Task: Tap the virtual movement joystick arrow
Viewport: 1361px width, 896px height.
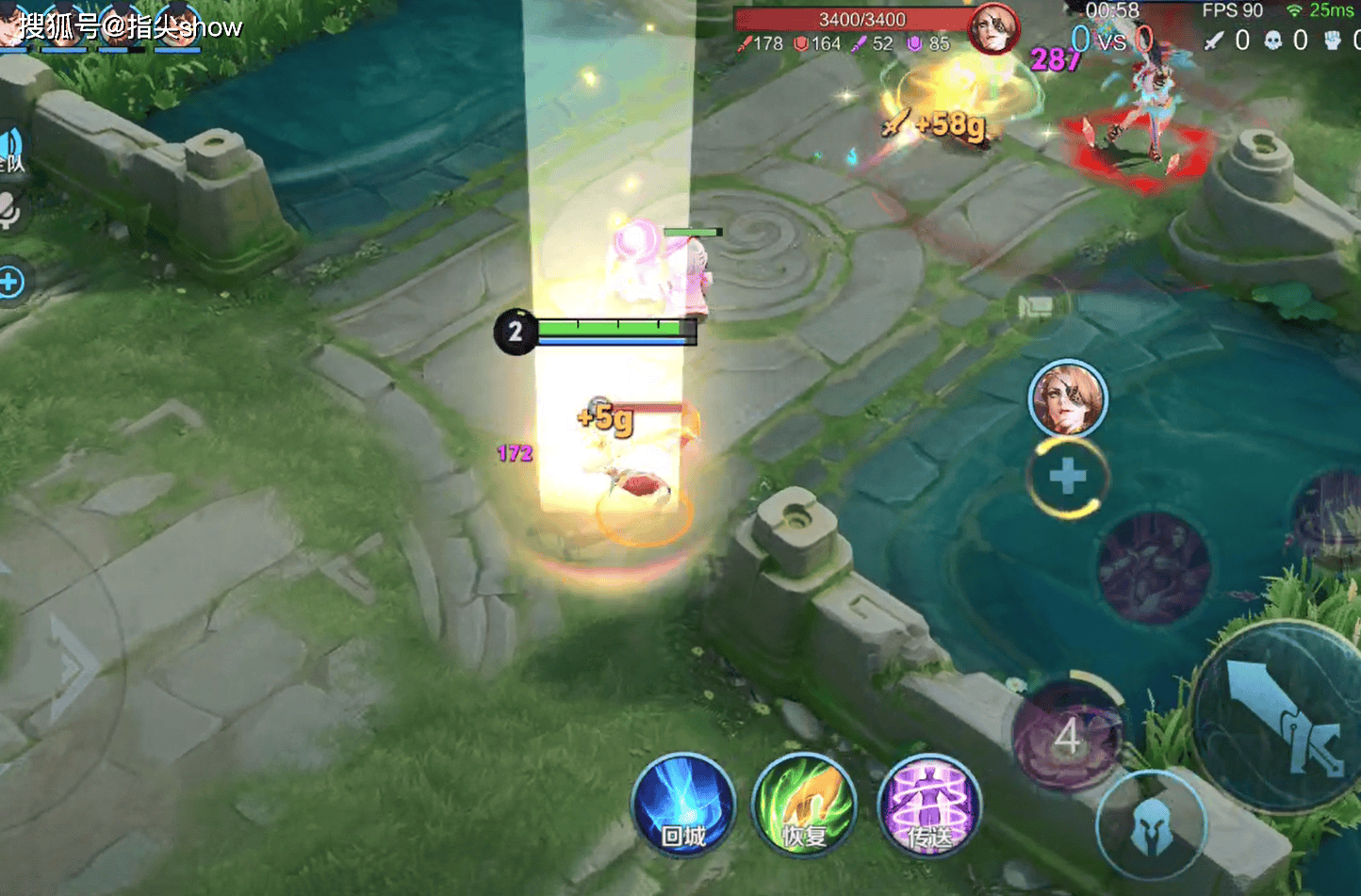Action: click(71, 669)
